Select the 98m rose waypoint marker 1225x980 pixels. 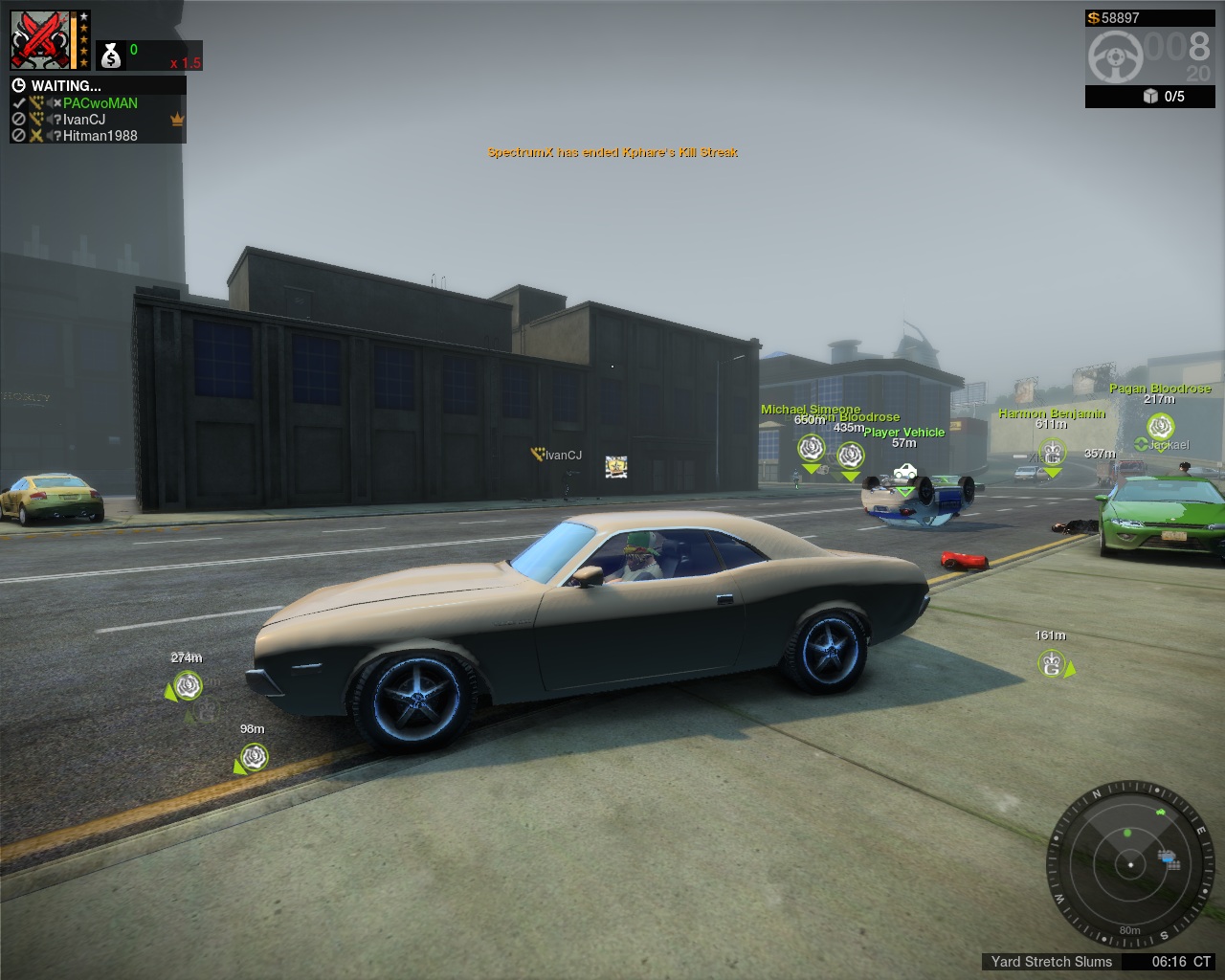(x=254, y=758)
